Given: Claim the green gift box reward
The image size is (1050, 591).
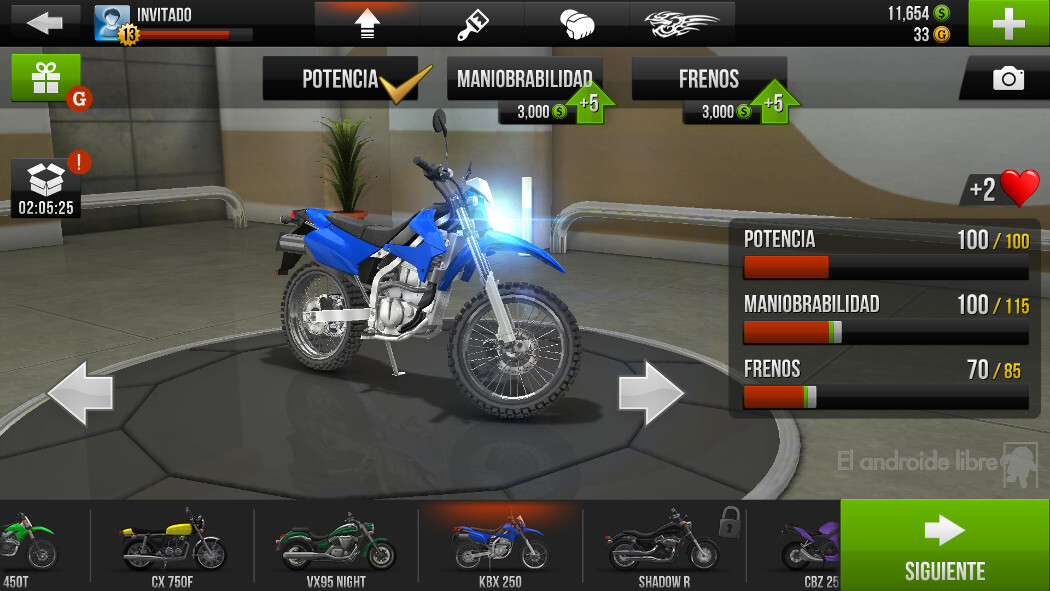Looking at the screenshot, I should (x=46, y=78).
